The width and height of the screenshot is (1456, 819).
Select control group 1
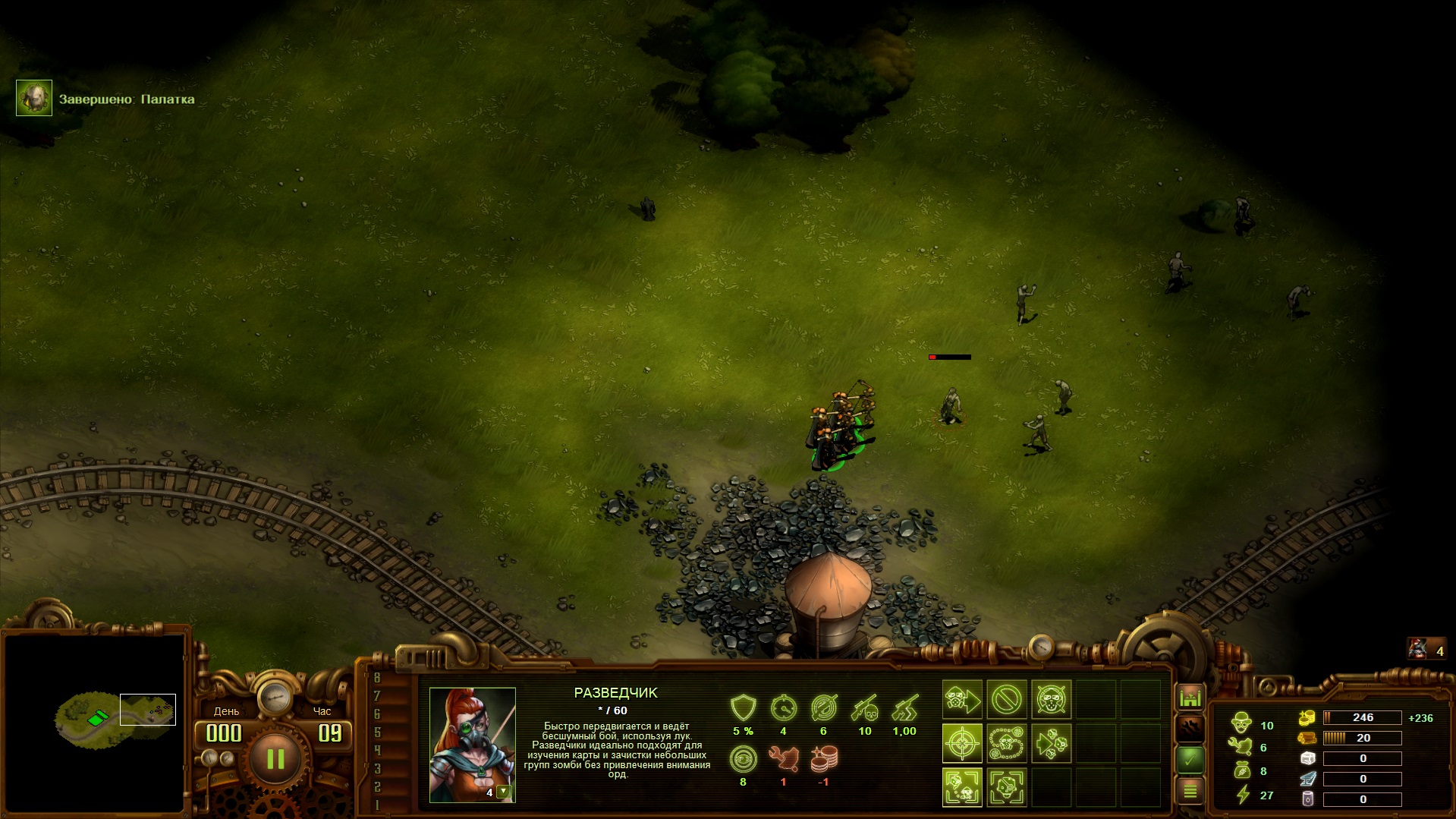tap(377, 805)
